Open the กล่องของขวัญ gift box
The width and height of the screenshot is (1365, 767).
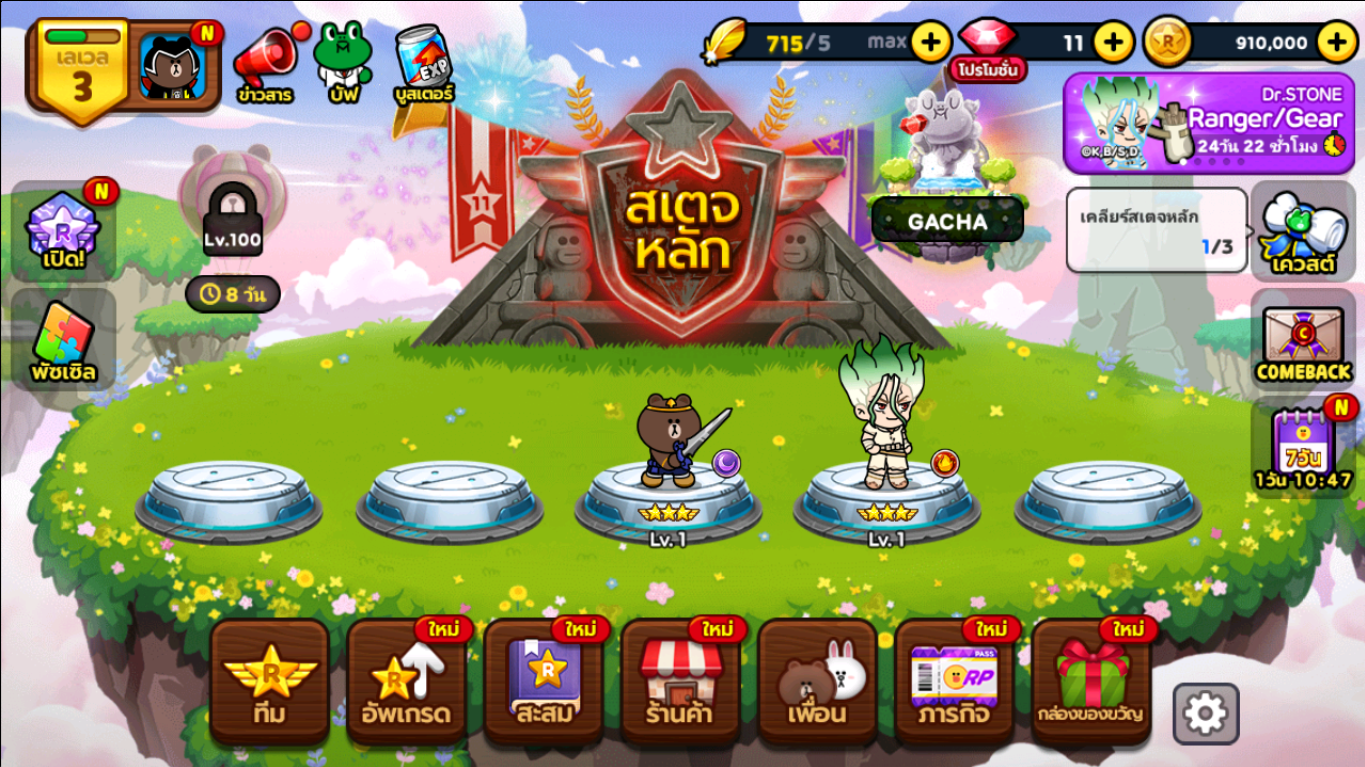click(1091, 682)
